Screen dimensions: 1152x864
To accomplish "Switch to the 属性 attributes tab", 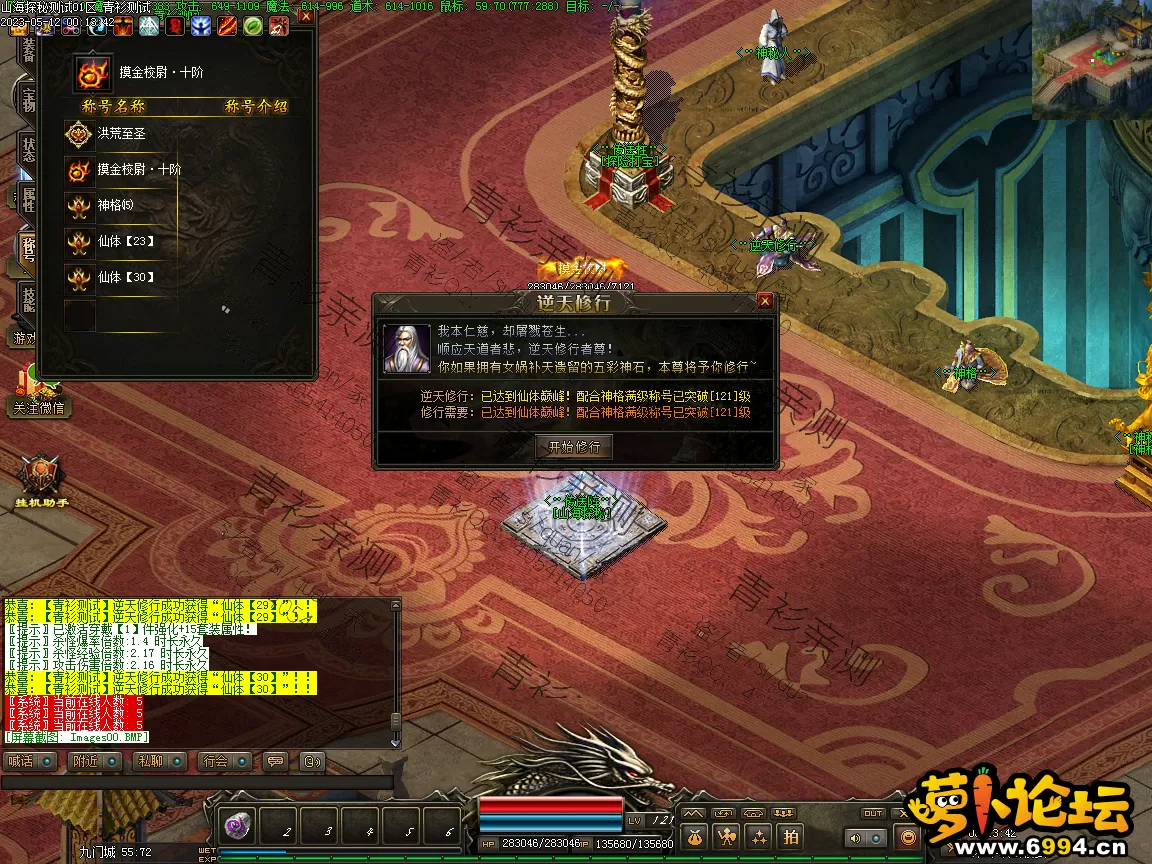I will tap(27, 198).
